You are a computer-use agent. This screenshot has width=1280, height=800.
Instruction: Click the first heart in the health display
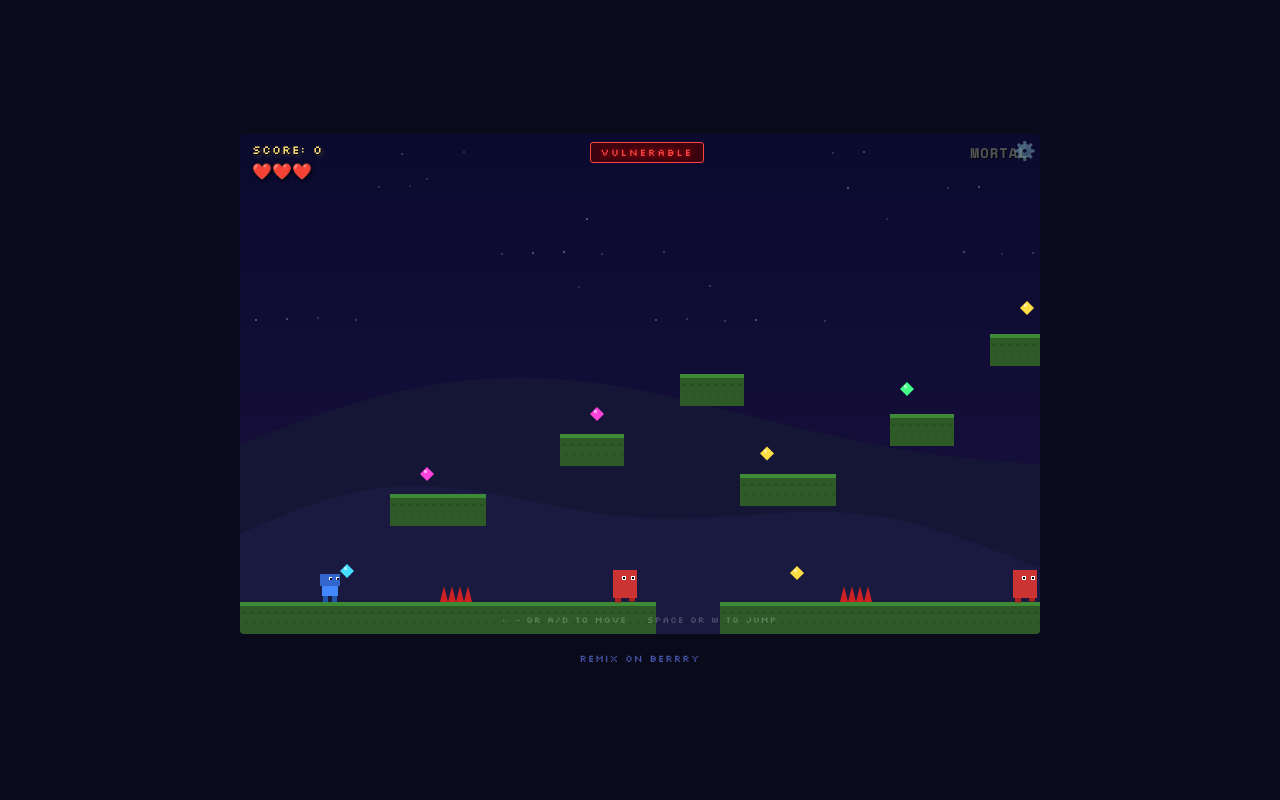[261, 171]
